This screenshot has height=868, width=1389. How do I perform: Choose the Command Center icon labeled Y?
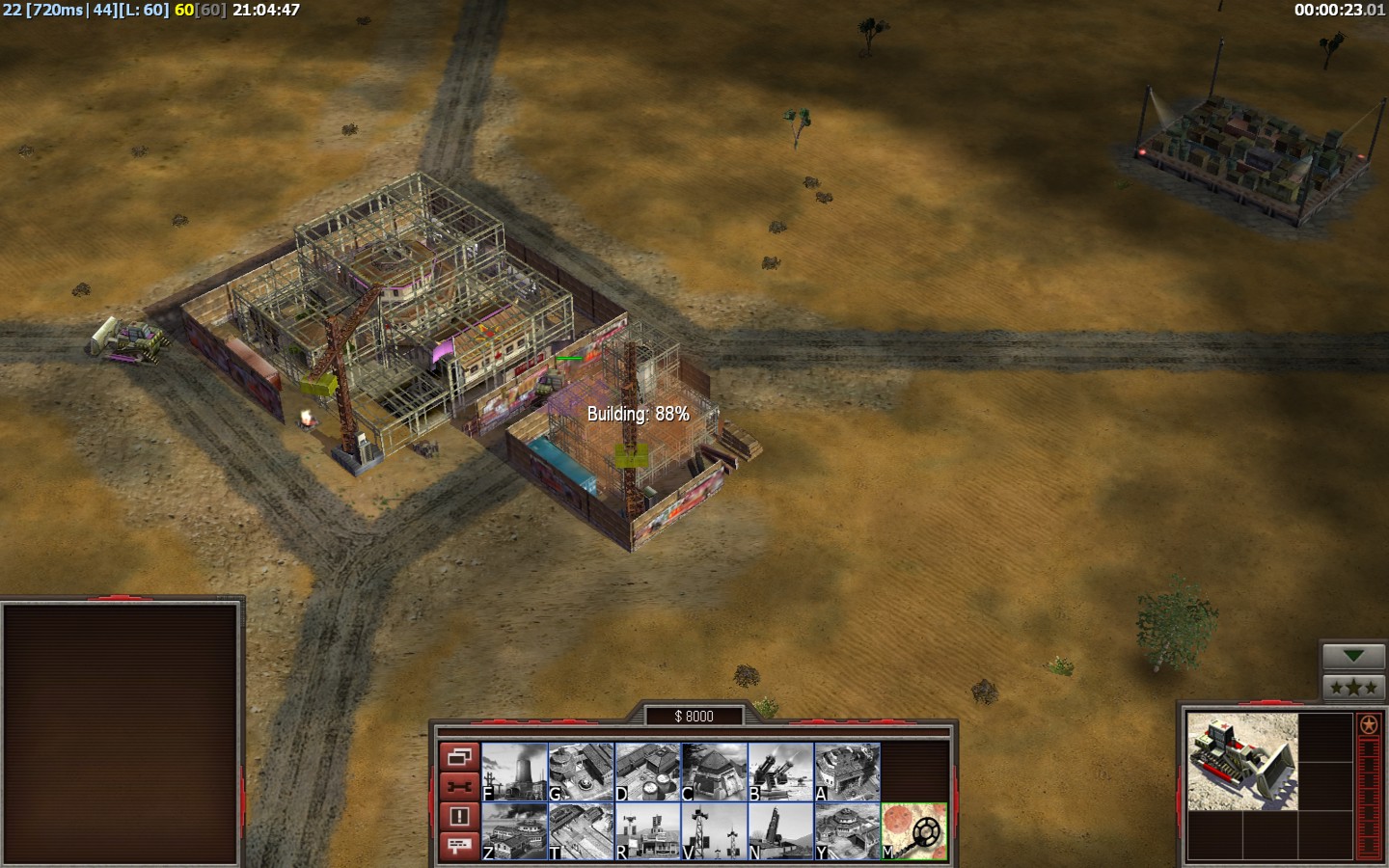847,831
